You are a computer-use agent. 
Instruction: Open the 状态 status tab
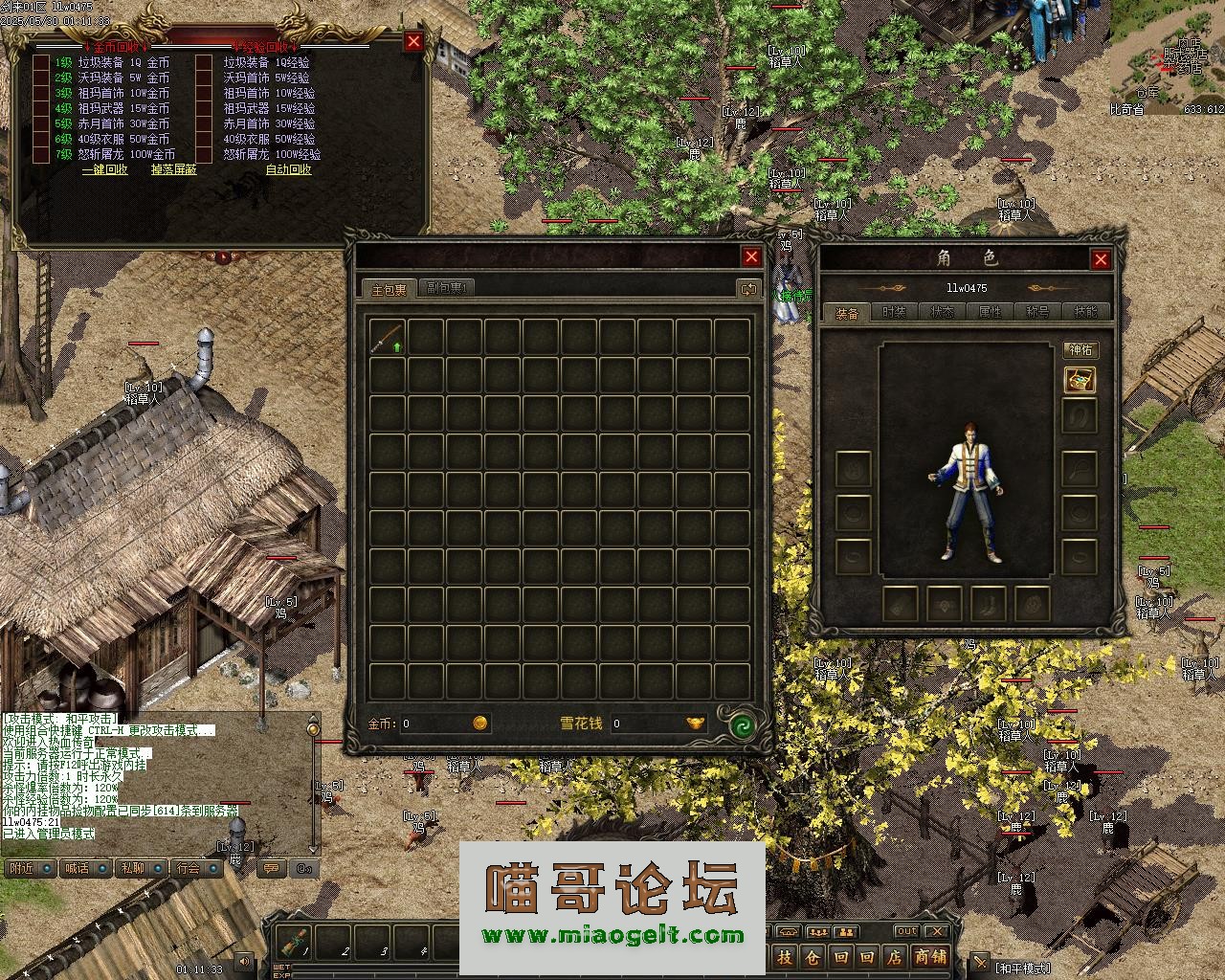(942, 312)
